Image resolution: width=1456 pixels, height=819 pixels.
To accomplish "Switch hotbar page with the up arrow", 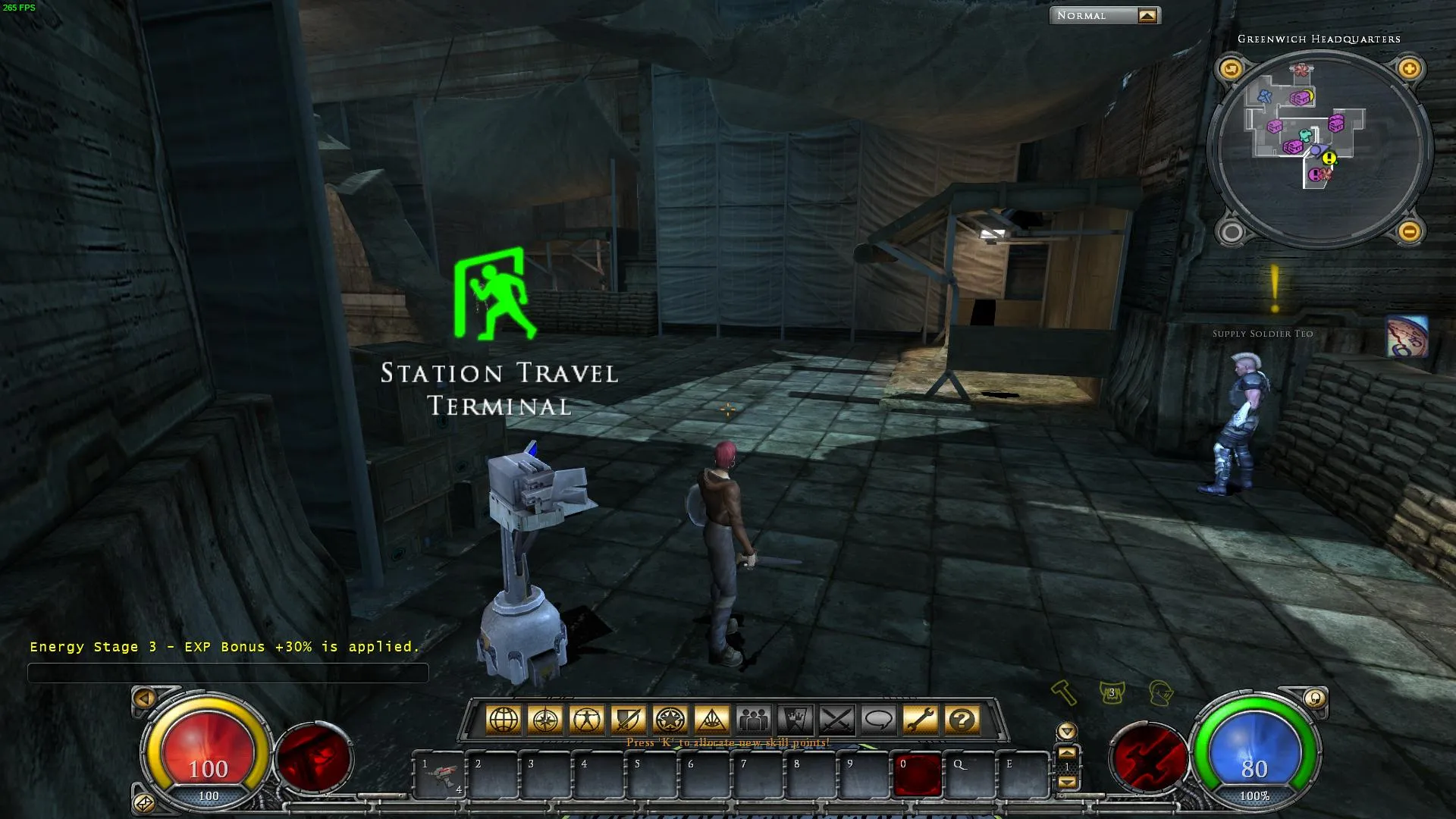I will (1067, 753).
